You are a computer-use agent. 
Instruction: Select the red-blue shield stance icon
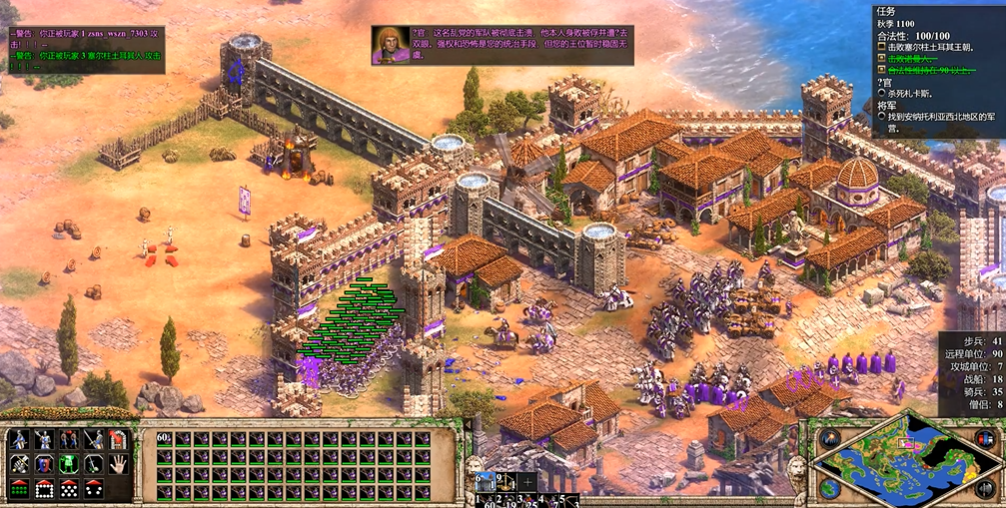coord(44,464)
